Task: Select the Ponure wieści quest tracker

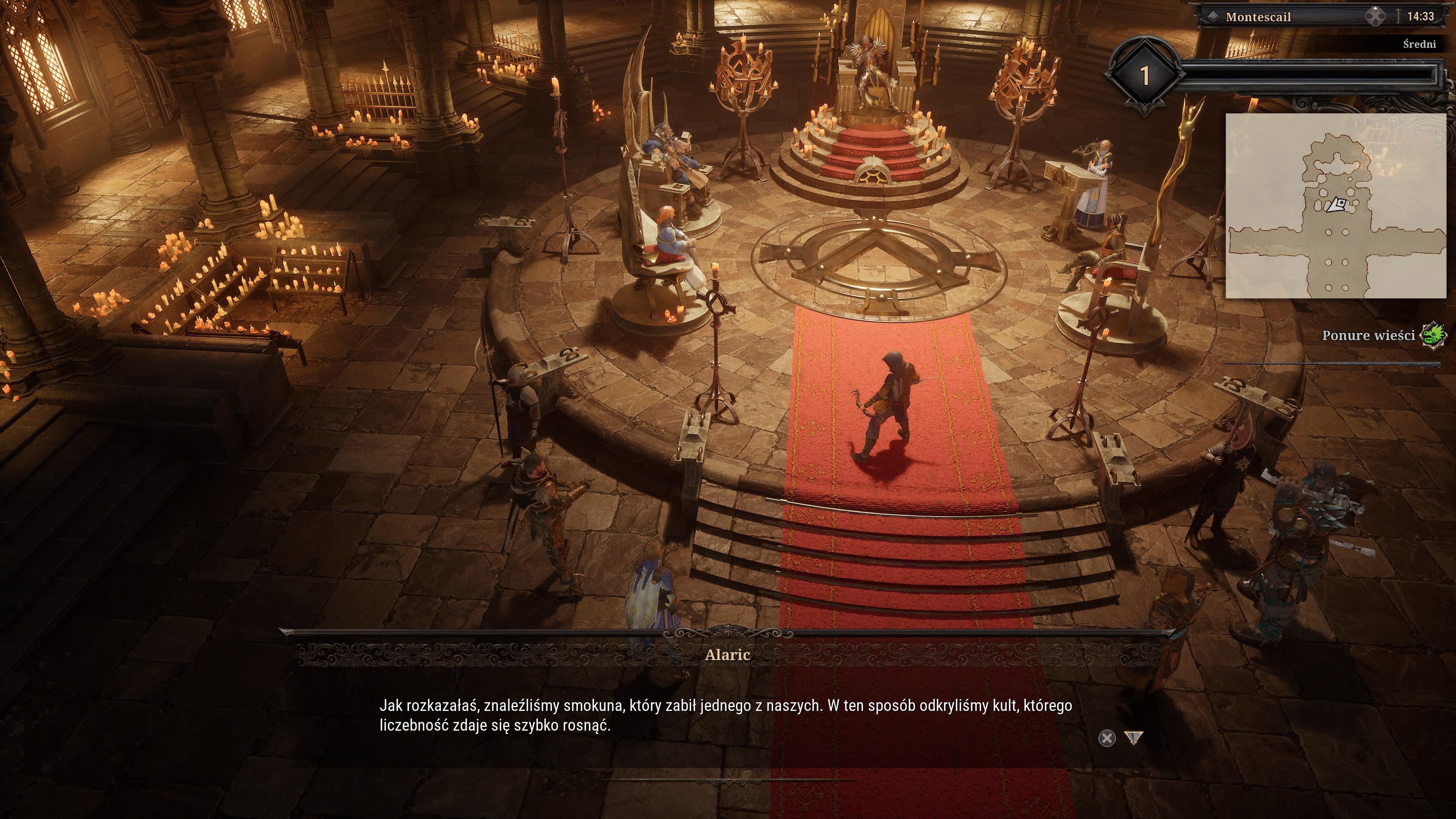Action: [1368, 335]
